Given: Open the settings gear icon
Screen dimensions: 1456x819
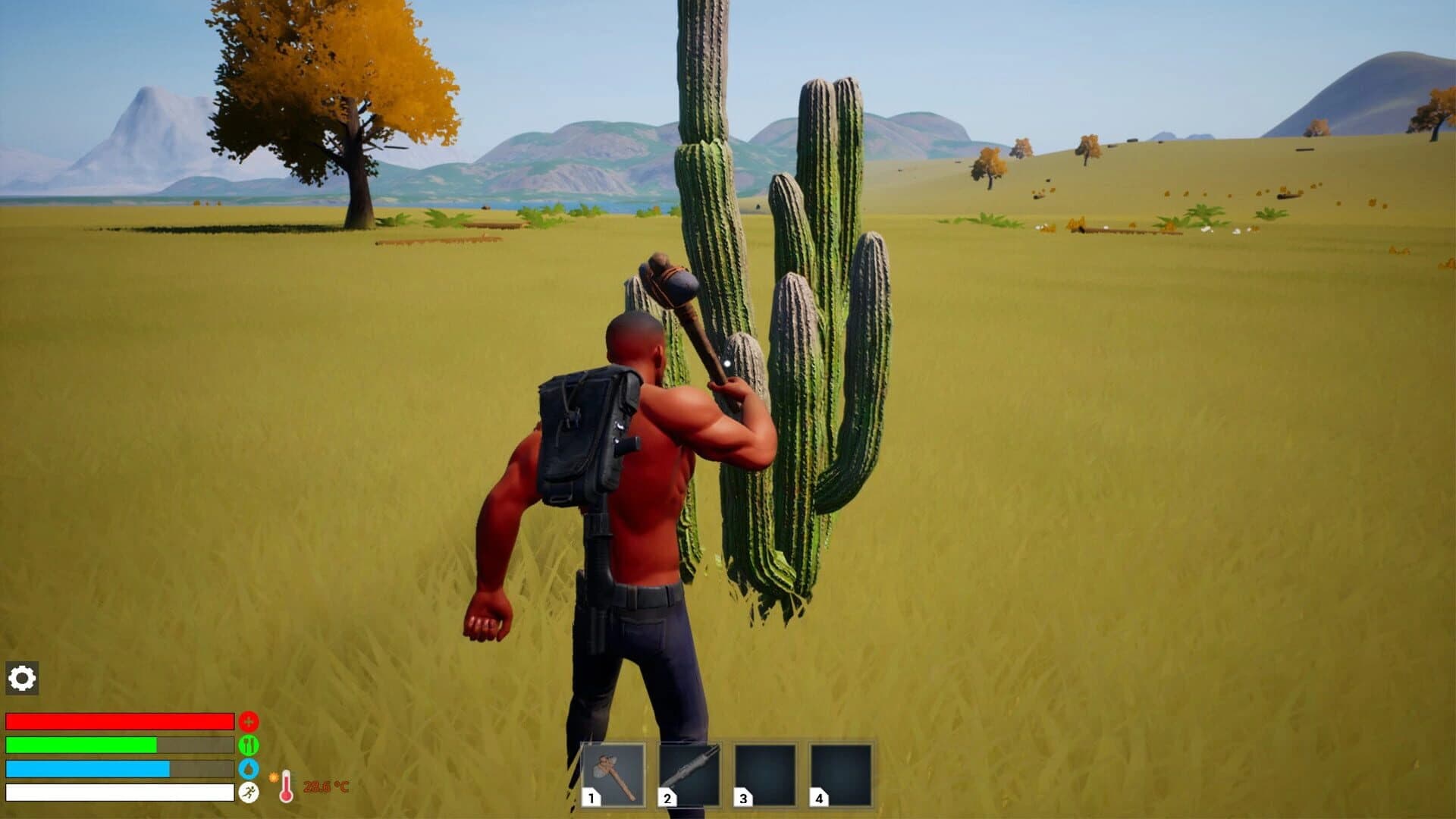Looking at the screenshot, I should [x=22, y=678].
